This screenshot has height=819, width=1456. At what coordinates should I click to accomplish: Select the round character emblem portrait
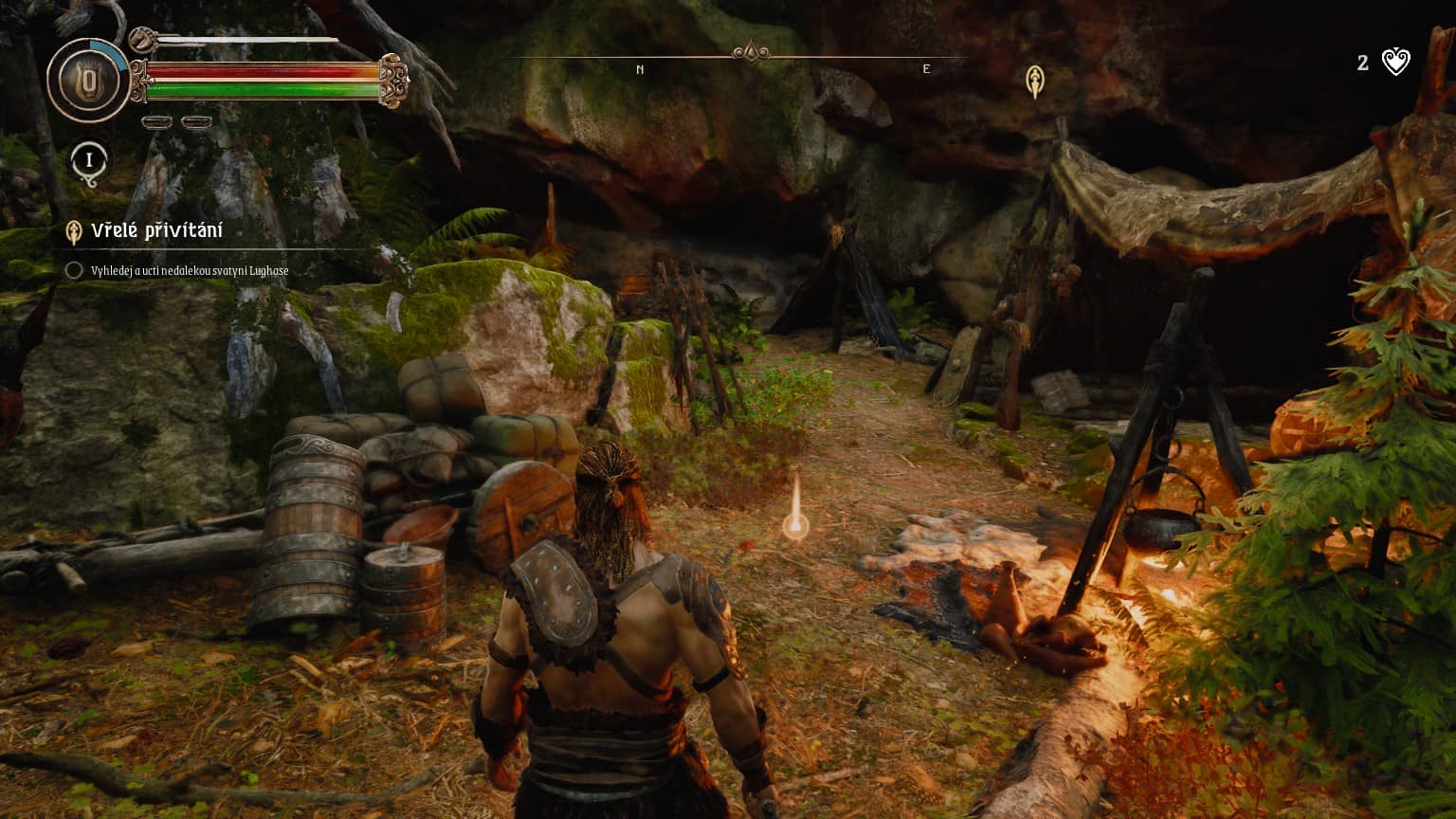click(x=89, y=81)
